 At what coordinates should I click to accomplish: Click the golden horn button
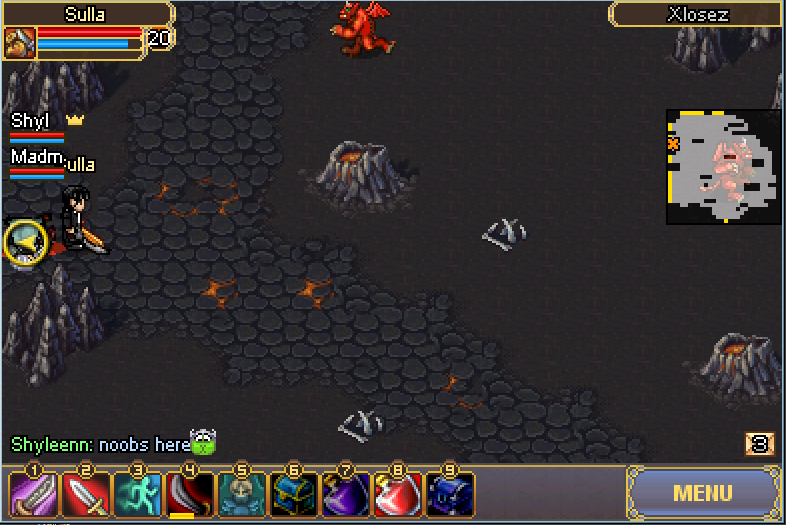[x=24, y=241]
